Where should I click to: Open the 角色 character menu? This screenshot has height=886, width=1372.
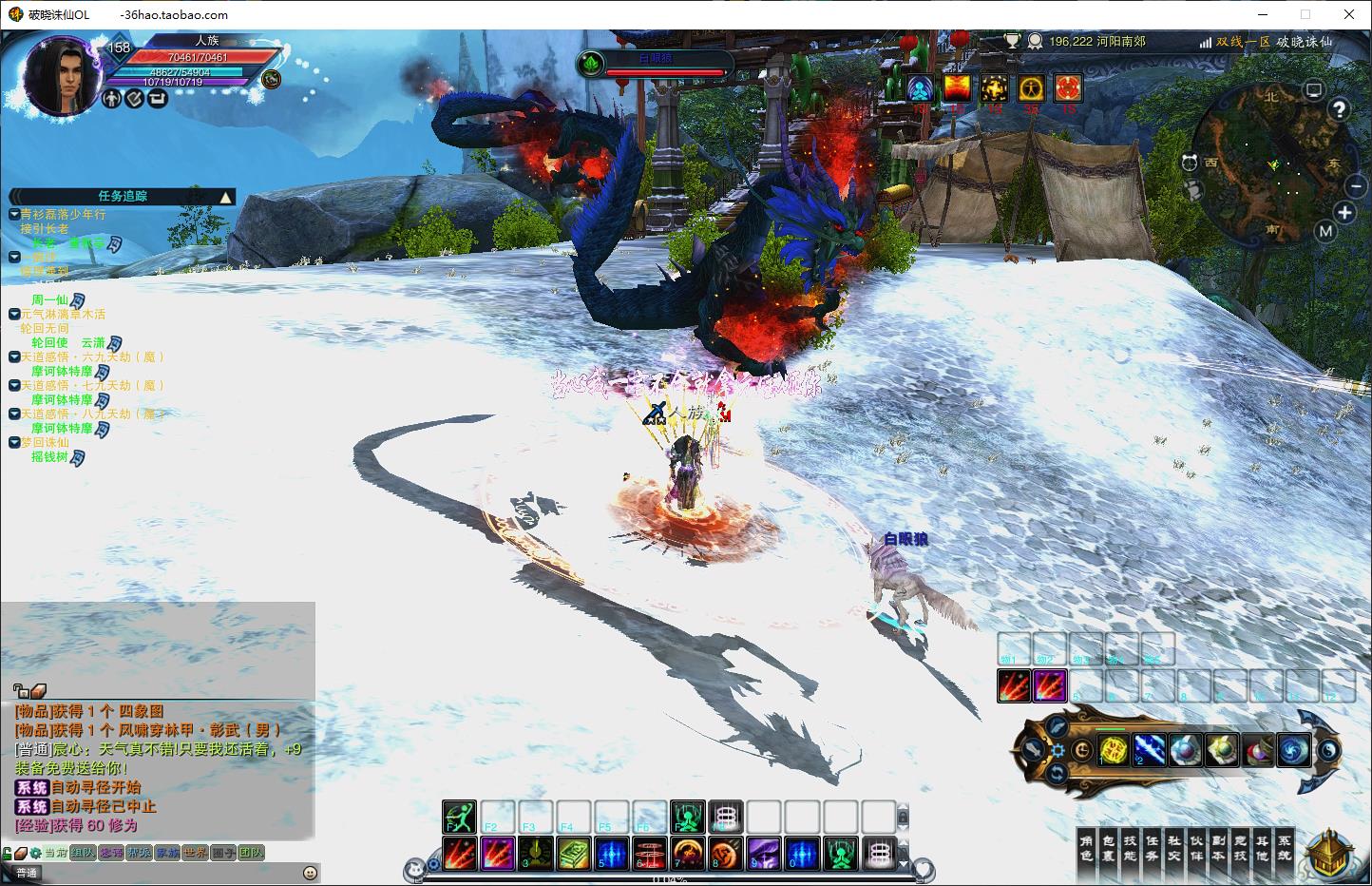click(x=1087, y=848)
